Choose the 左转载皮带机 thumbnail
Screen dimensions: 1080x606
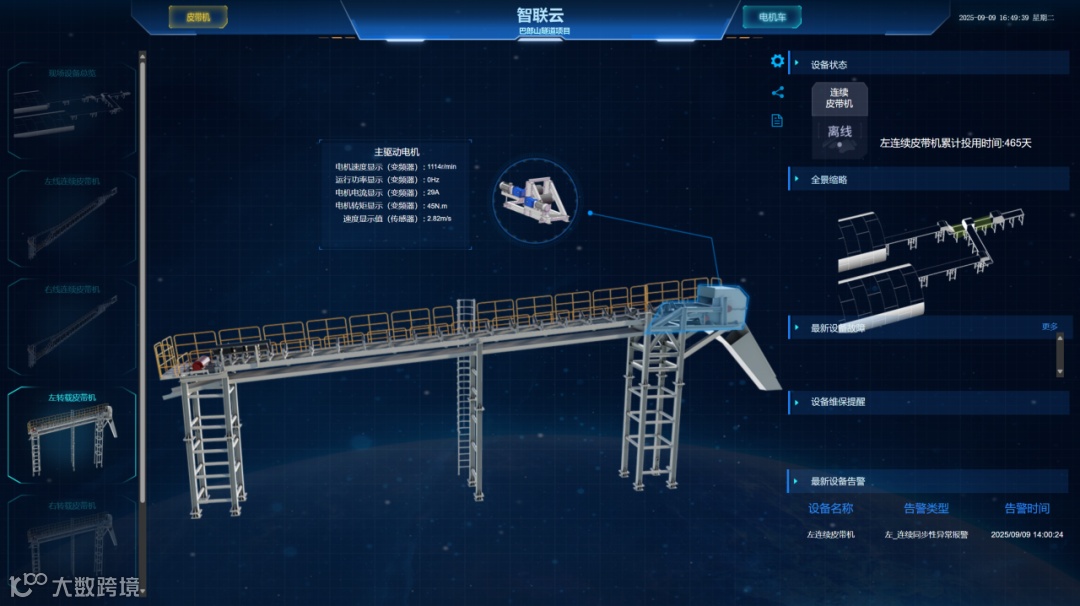click(x=72, y=432)
